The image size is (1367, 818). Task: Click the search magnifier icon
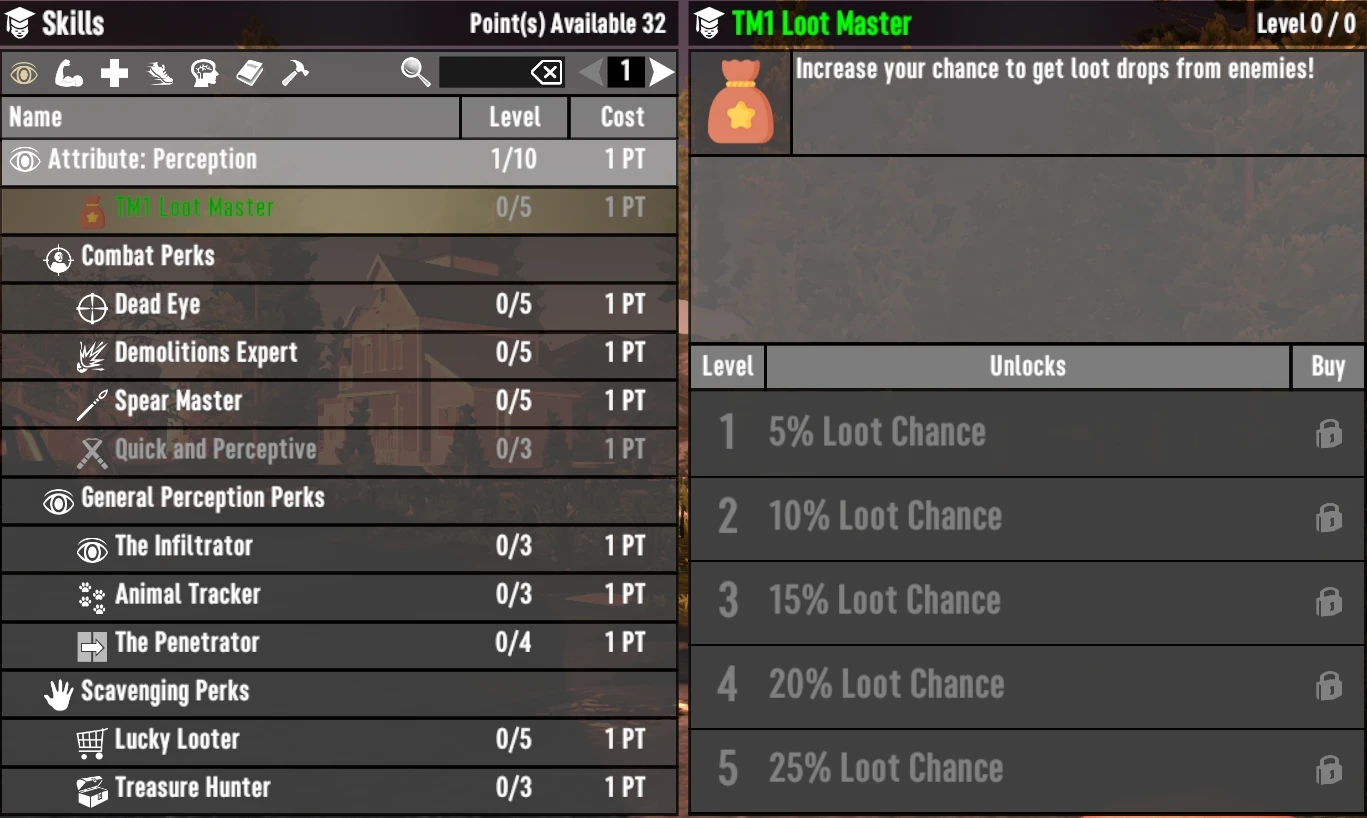click(416, 72)
